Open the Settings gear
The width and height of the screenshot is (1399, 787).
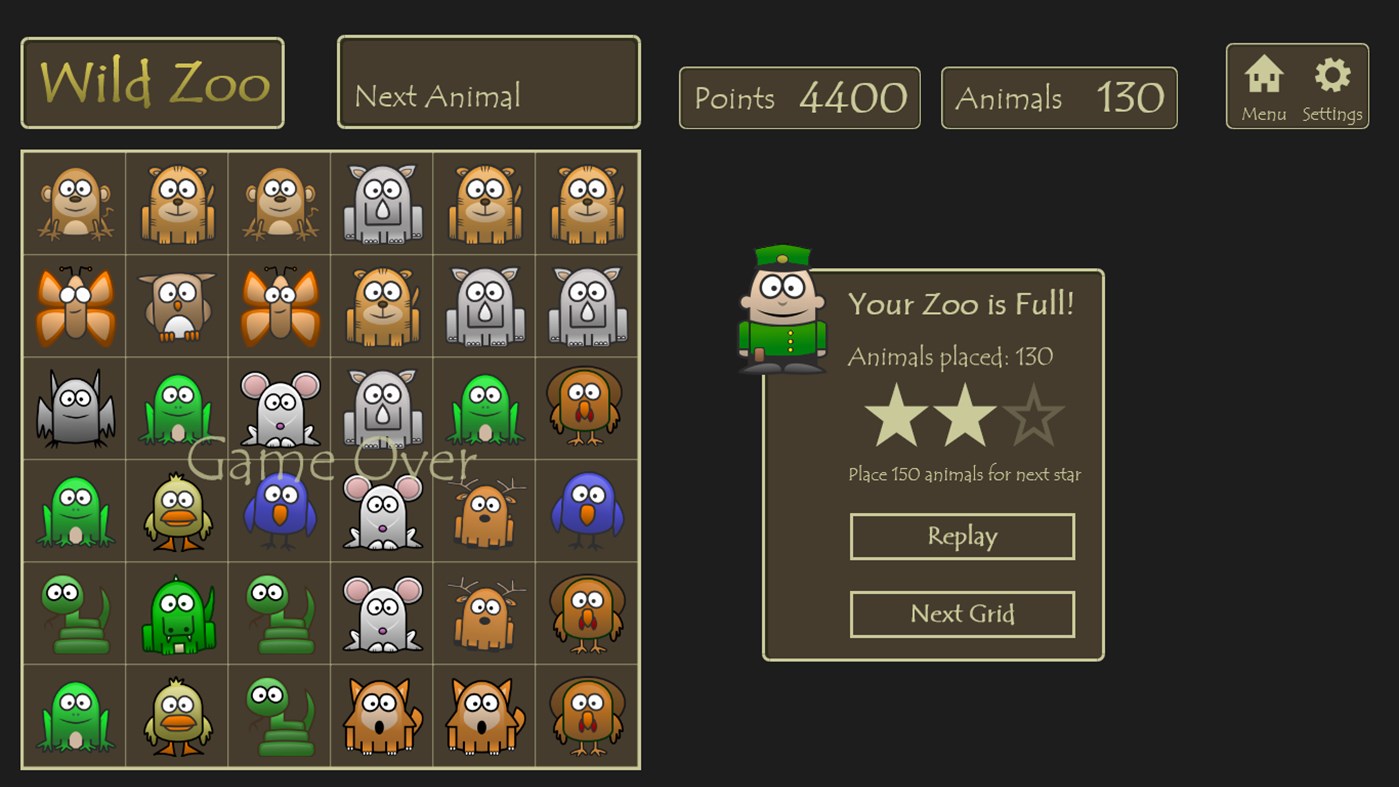(1332, 75)
